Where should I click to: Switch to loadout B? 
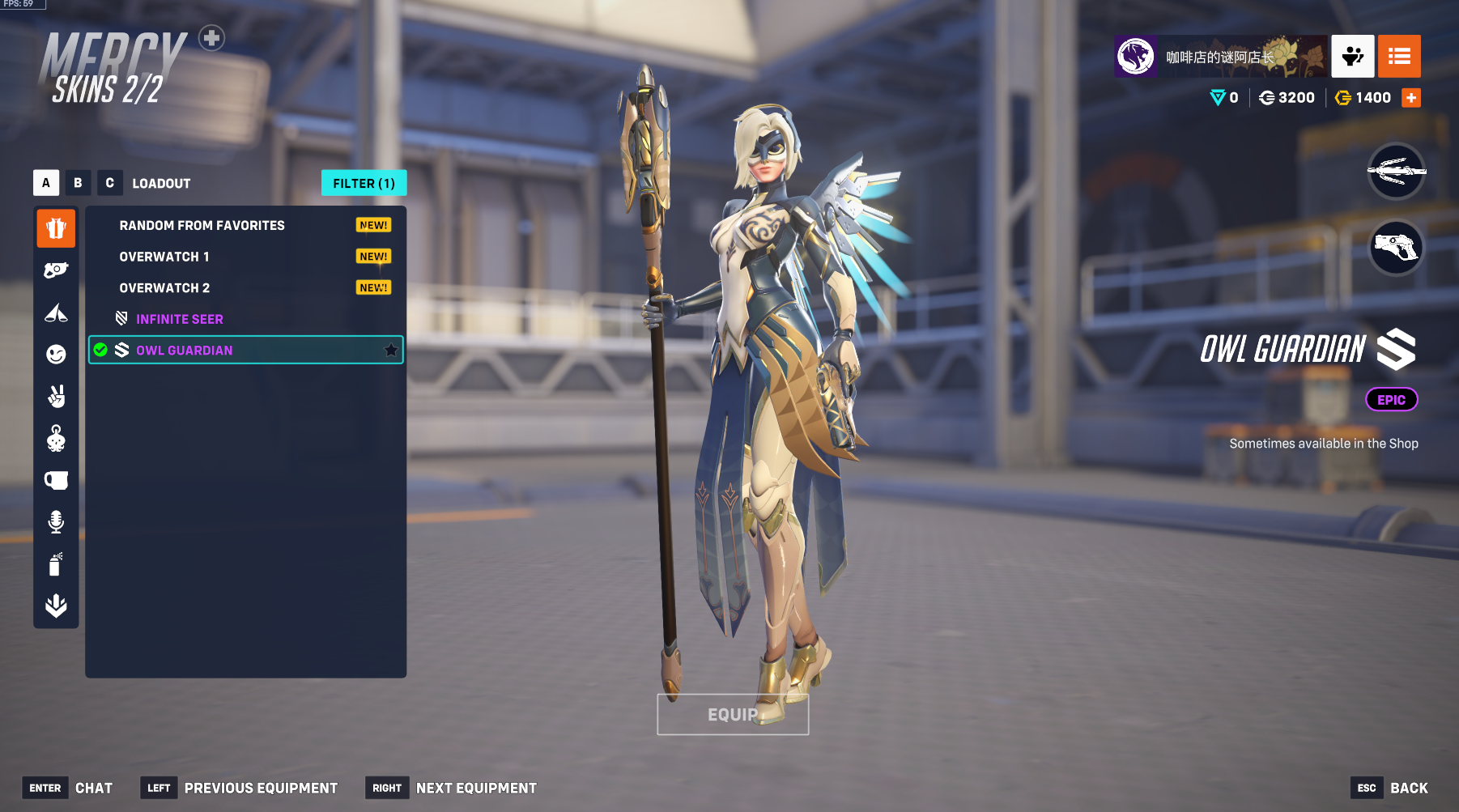coord(78,183)
